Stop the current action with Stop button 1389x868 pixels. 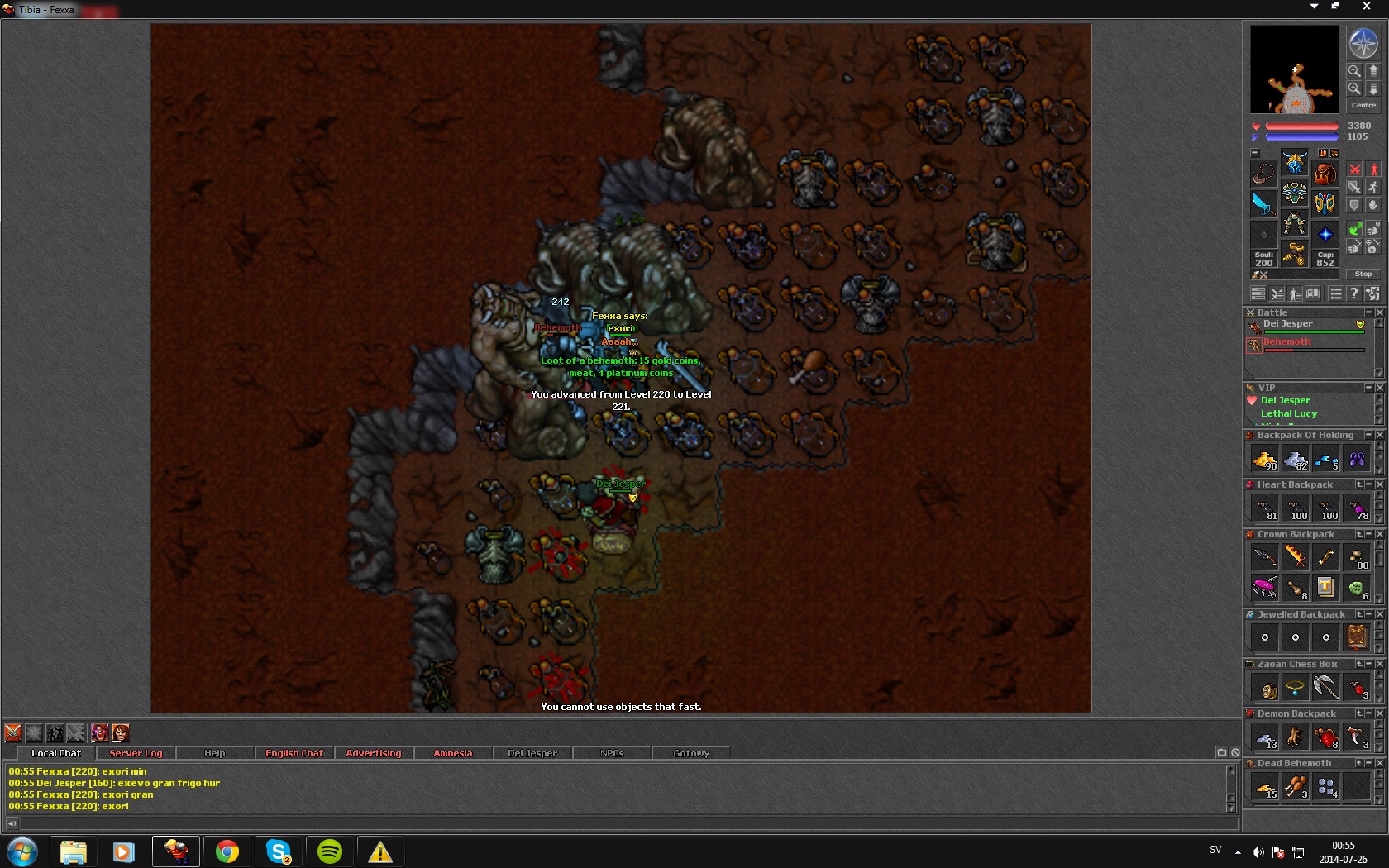[x=1363, y=274]
